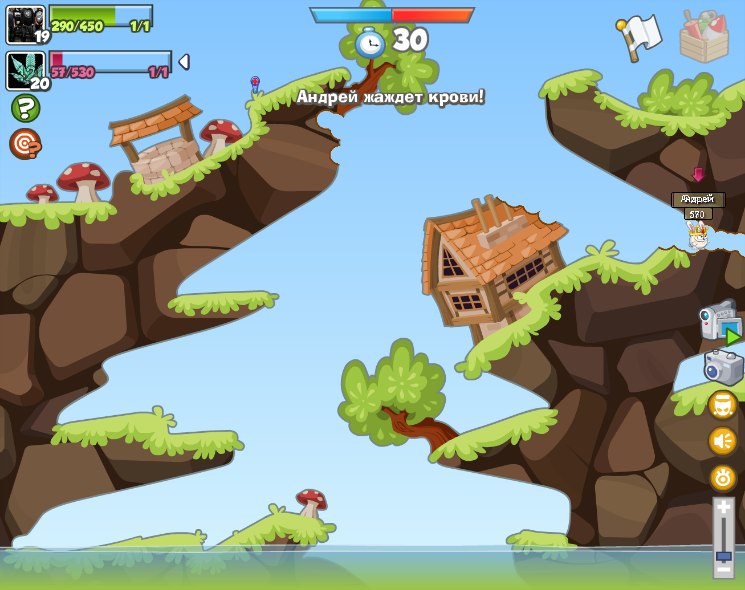This screenshot has width=745, height=590.
Task: Click the white flag surrender button
Action: (640, 37)
